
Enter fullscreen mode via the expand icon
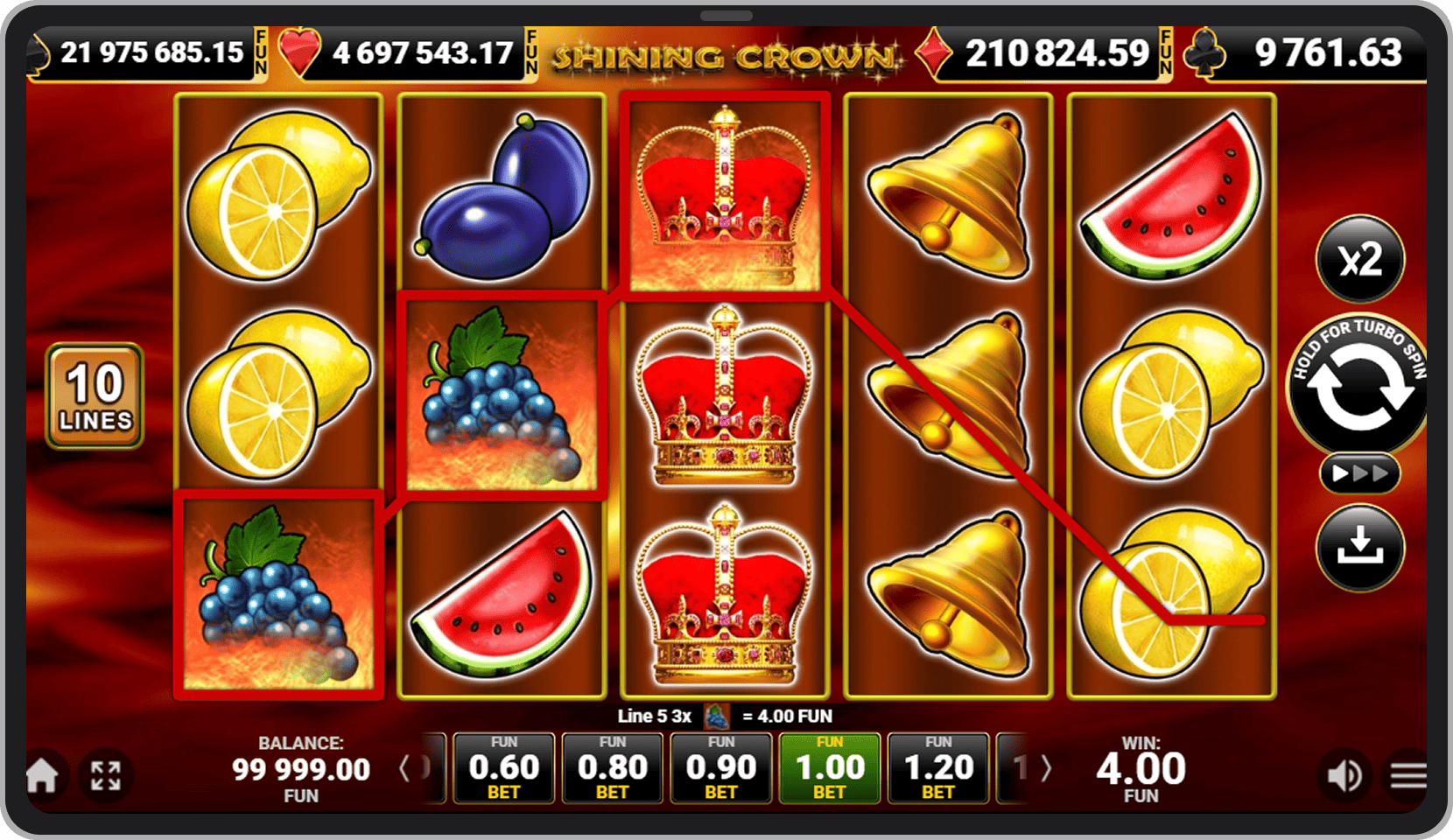[x=105, y=775]
